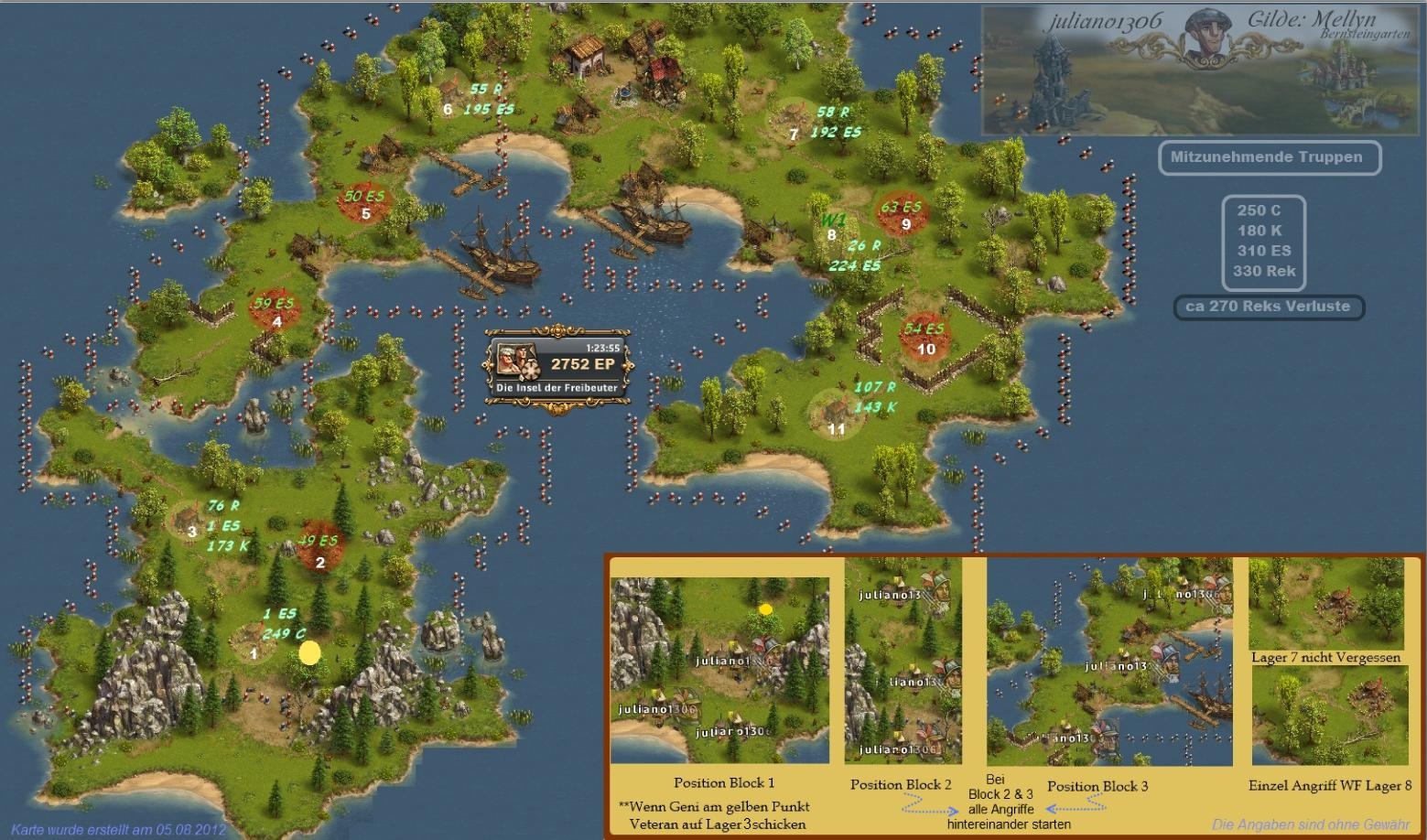The image size is (1427, 840).
Task: Select camp marker number 11
Action: point(836,416)
